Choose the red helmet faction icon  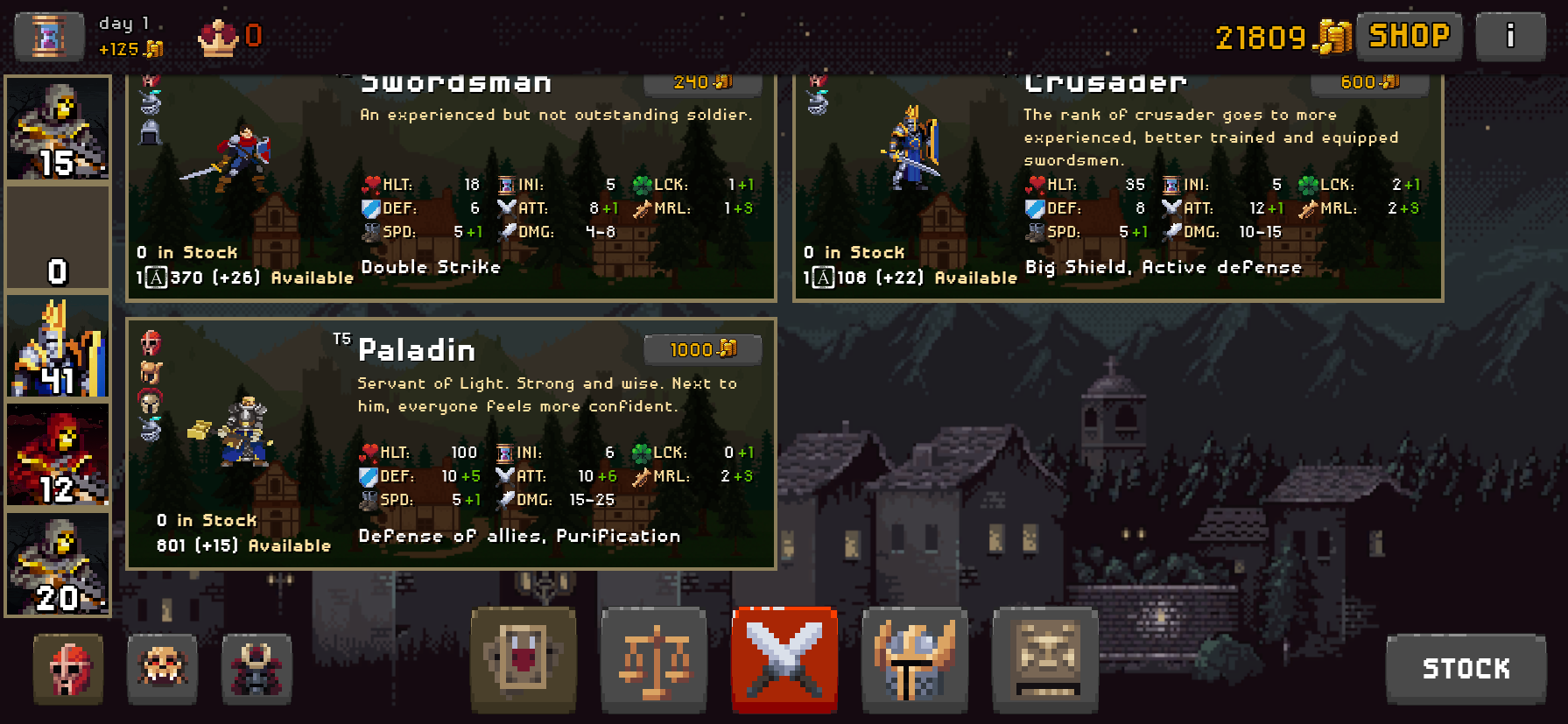(x=68, y=670)
